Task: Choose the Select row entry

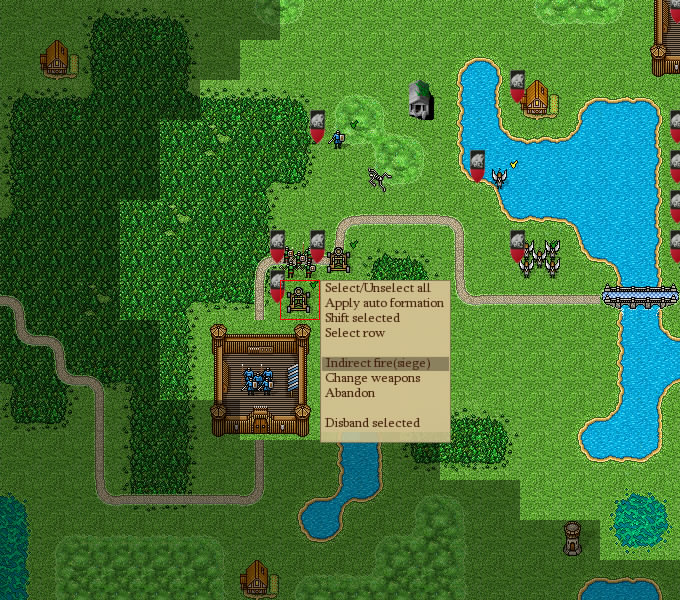Action: coord(355,333)
